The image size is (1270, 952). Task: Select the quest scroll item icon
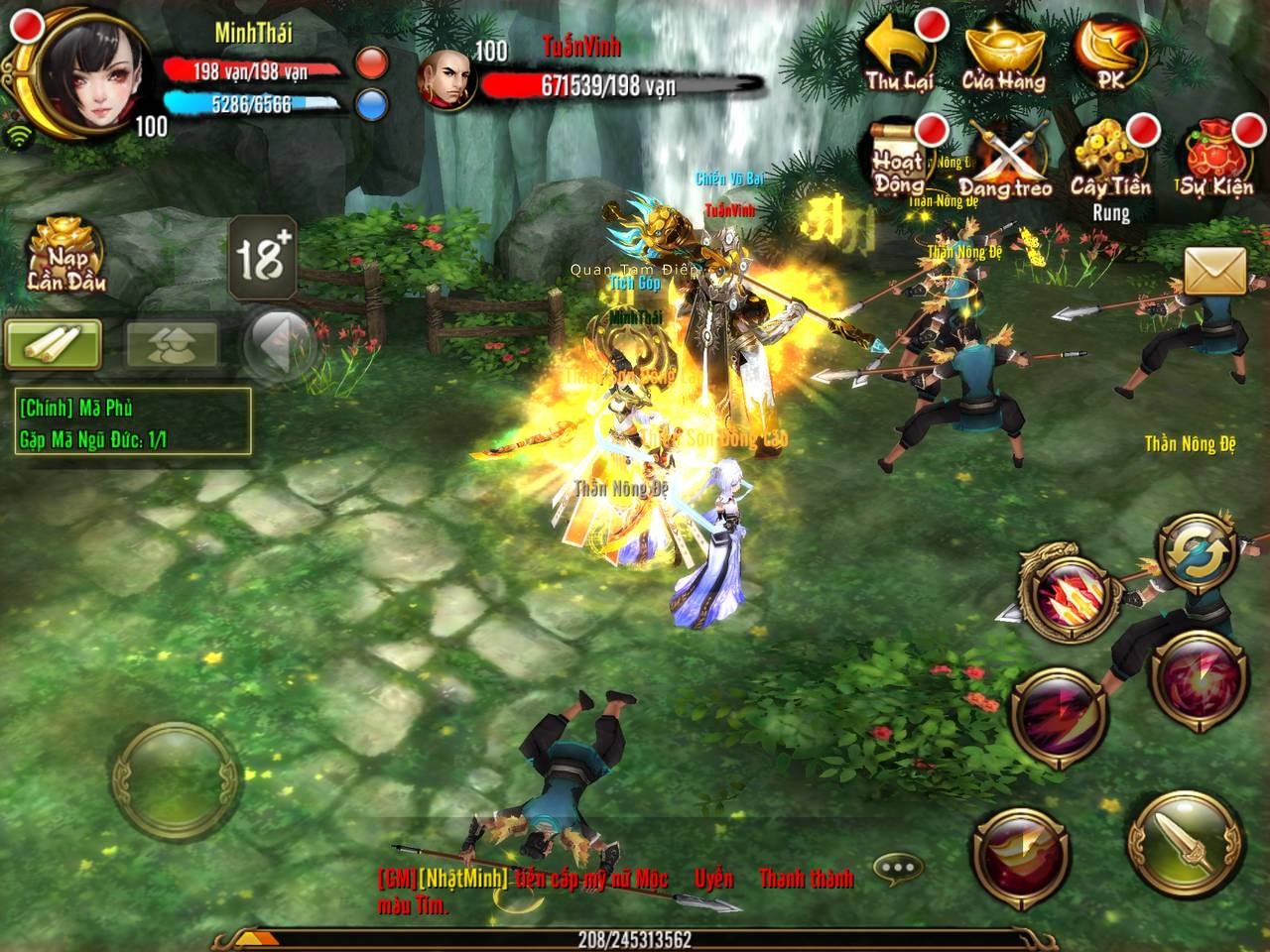(55, 345)
